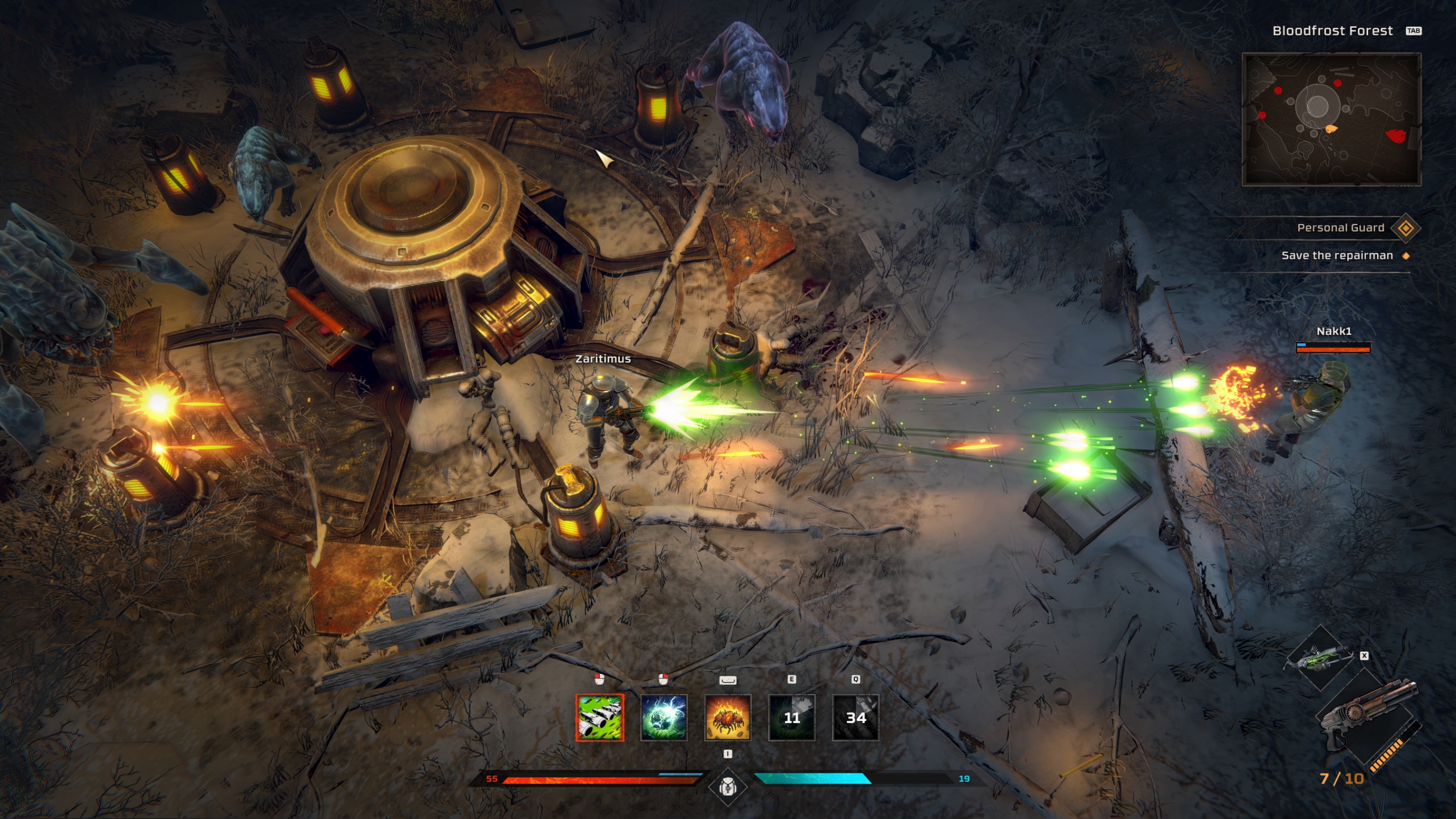Switch to the green secondary weapon
Image resolution: width=1456 pixels, height=819 pixels.
tap(1321, 657)
